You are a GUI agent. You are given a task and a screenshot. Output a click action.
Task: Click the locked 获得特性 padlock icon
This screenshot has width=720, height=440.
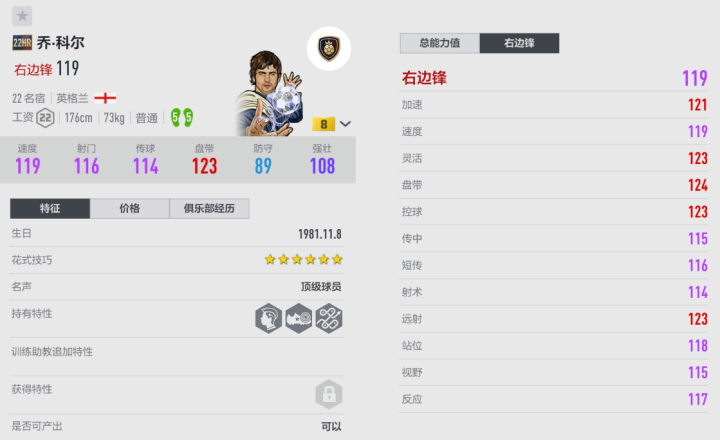tap(329, 393)
